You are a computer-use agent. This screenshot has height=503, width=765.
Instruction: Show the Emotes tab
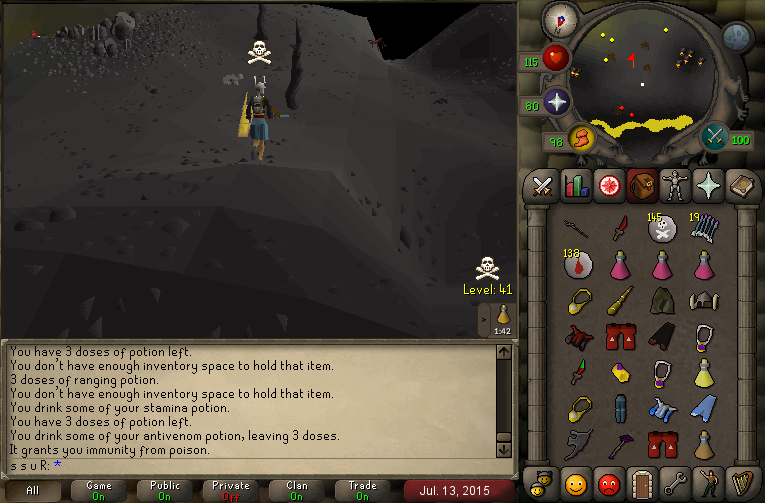pos(705,482)
